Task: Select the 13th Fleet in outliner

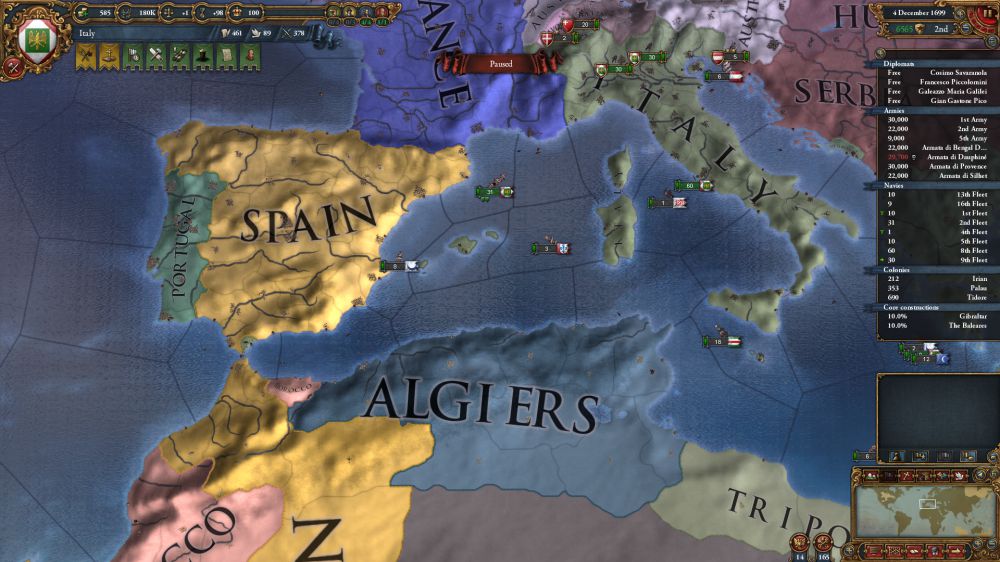Action: pos(933,195)
